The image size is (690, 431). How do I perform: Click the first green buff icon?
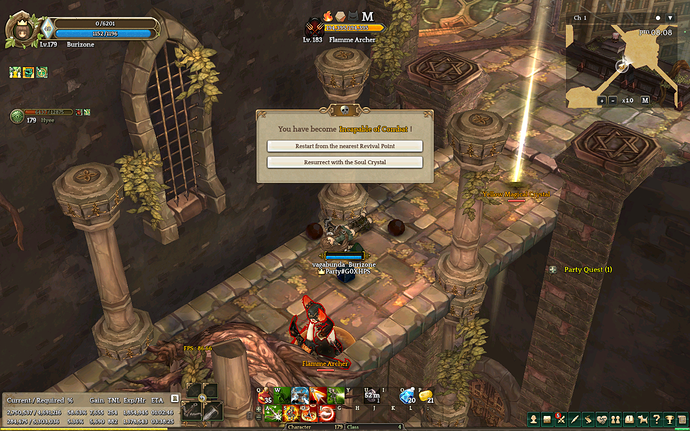pos(15,72)
